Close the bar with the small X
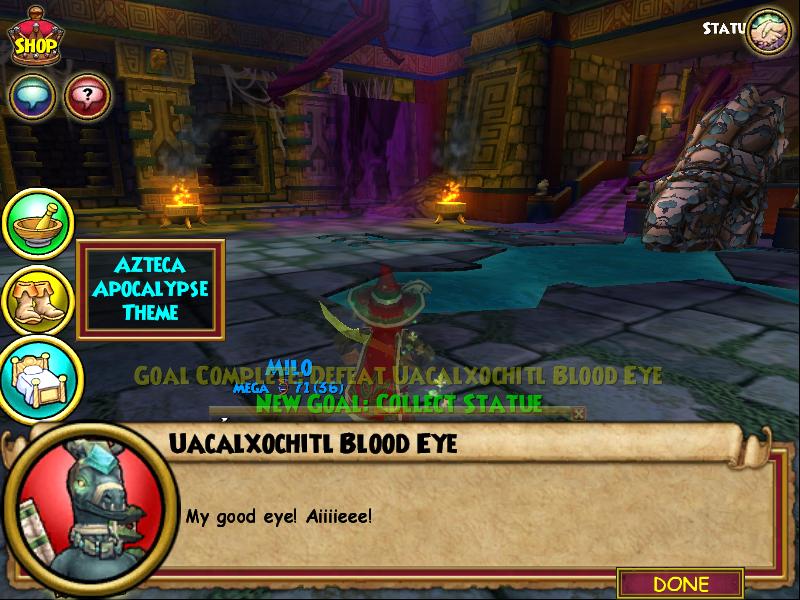Viewport: 800px width, 600px height. (578, 413)
